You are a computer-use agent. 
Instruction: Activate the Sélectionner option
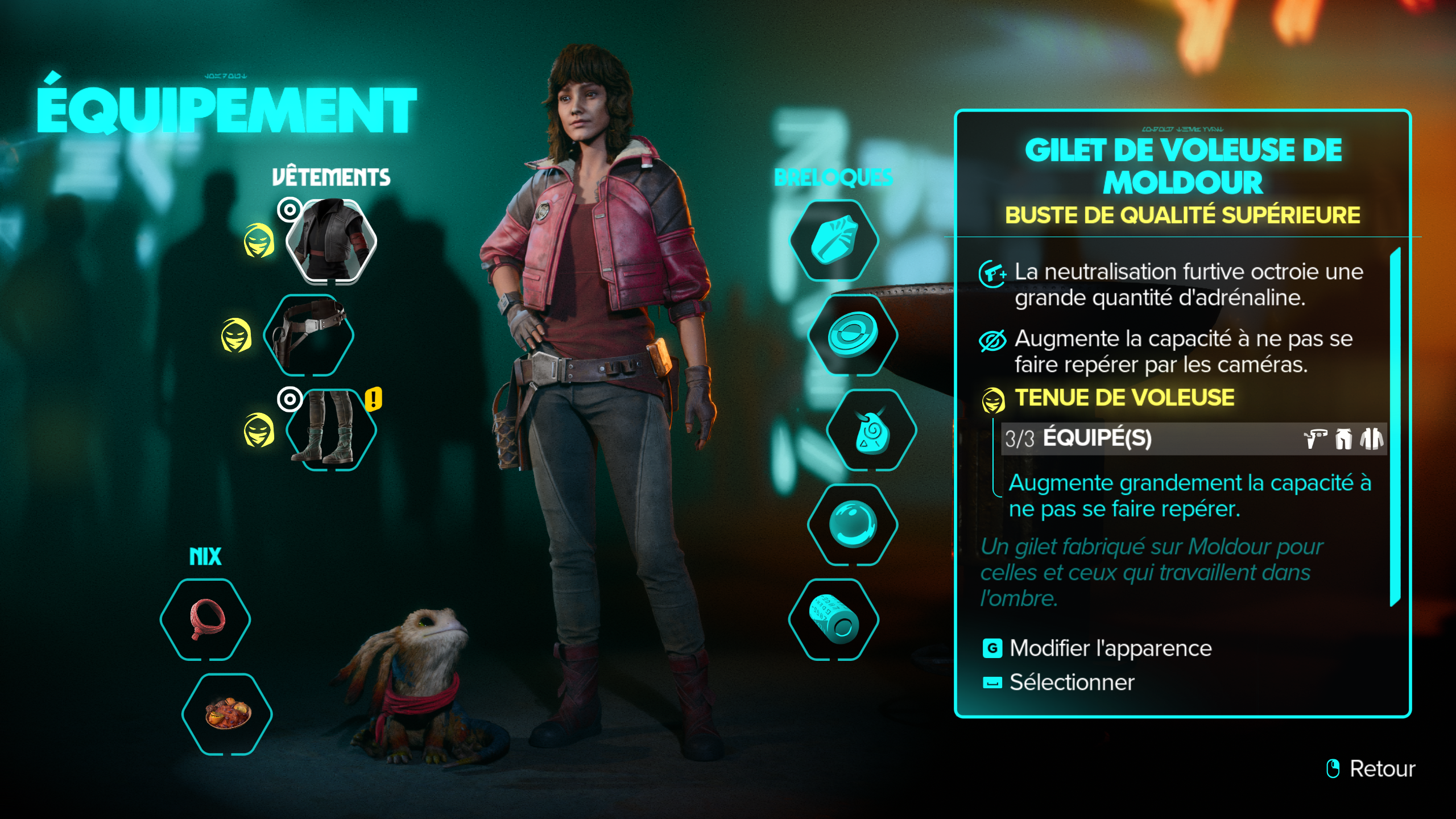coord(1071,682)
